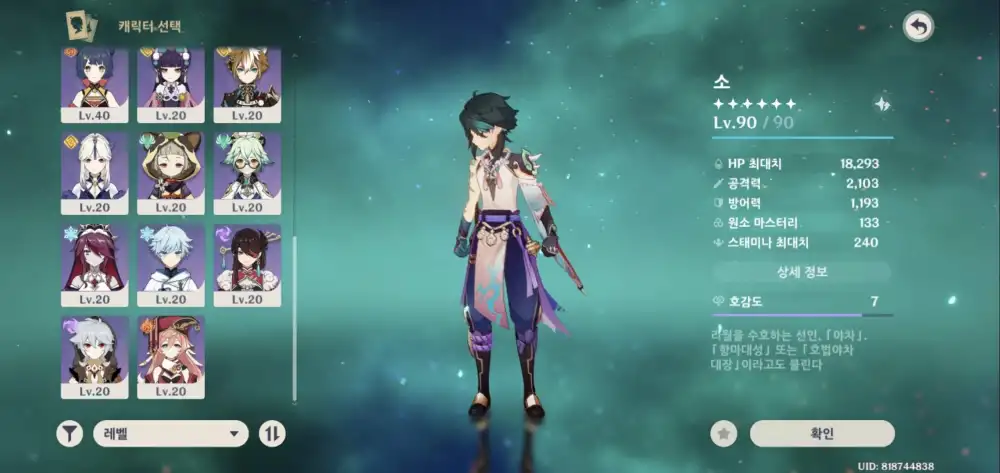Screen dimensions: 1000x473
Task: Select Xiangling's Lv.40 portrait
Action: (95, 80)
